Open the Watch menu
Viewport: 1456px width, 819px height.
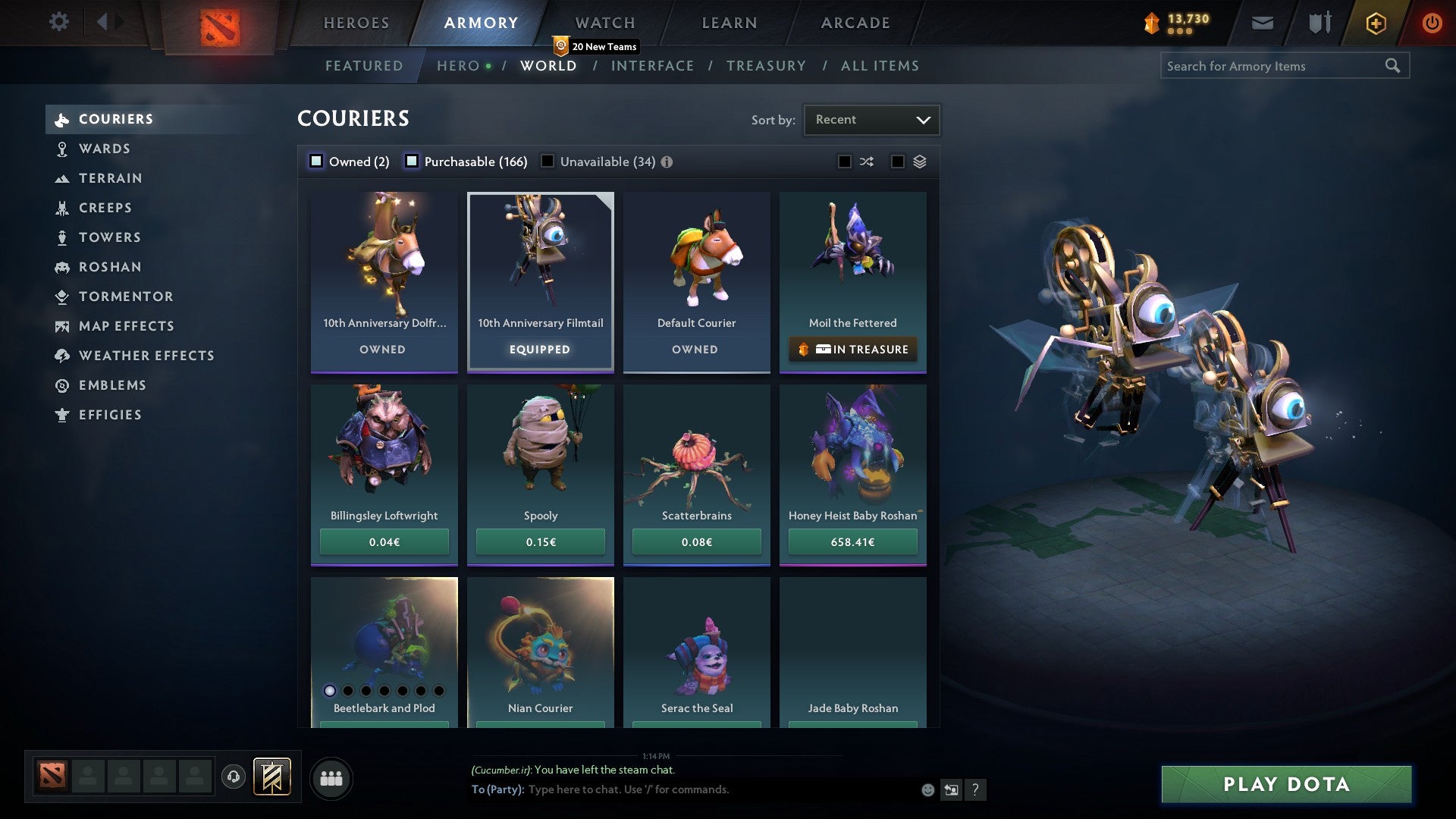[604, 23]
